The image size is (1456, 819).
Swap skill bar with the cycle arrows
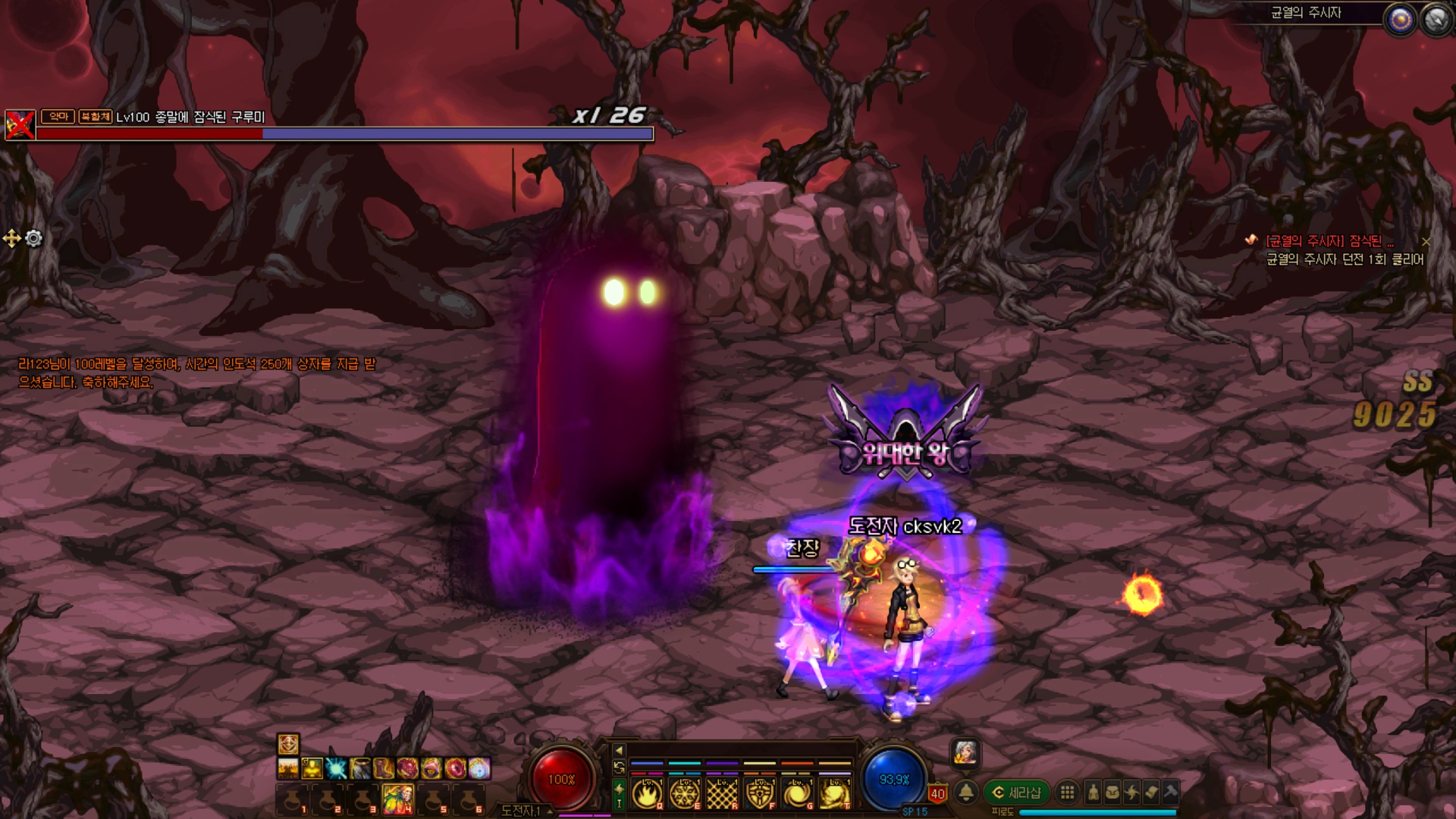point(619,768)
